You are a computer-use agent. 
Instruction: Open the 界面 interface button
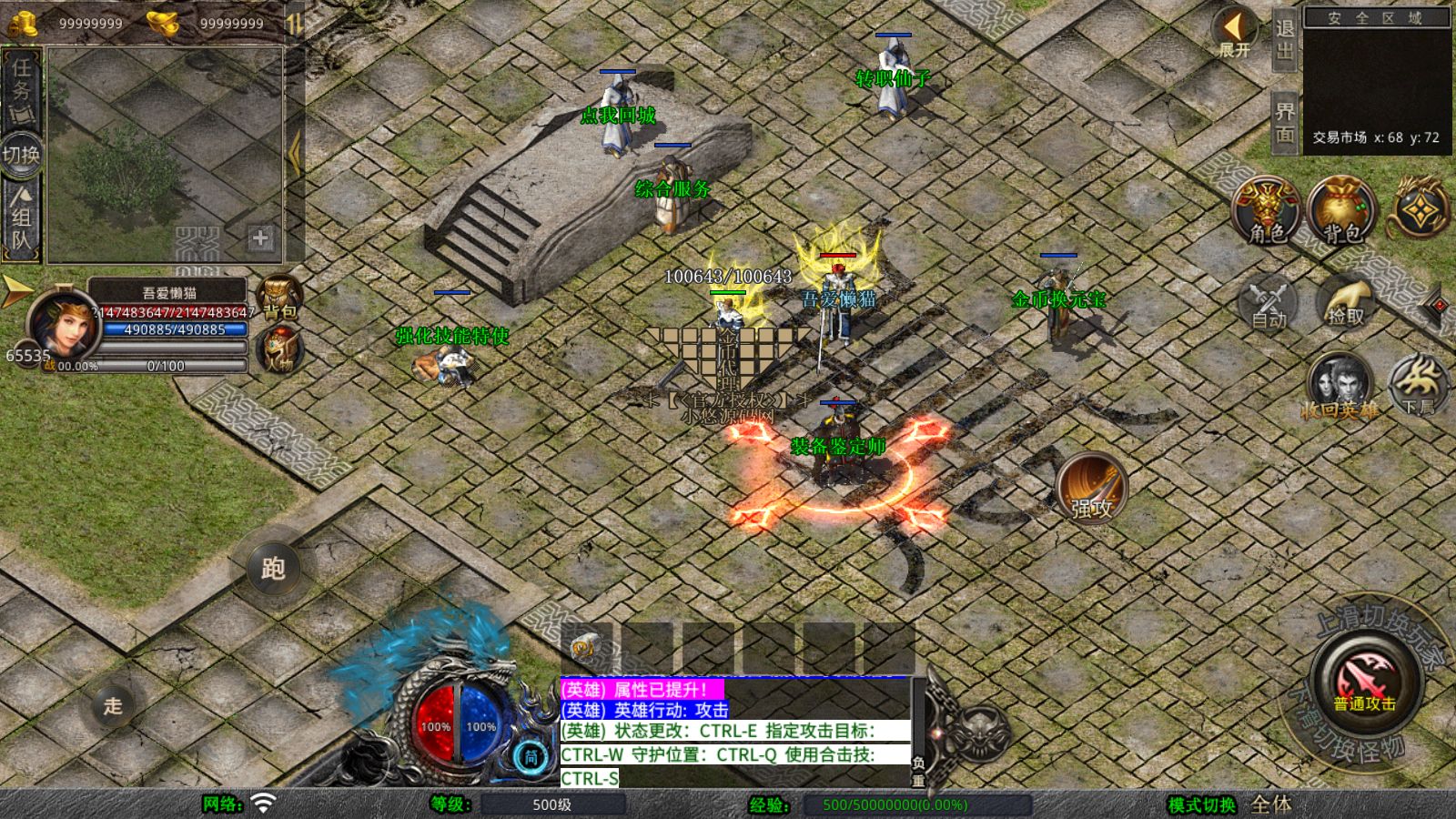coord(1284,122)
